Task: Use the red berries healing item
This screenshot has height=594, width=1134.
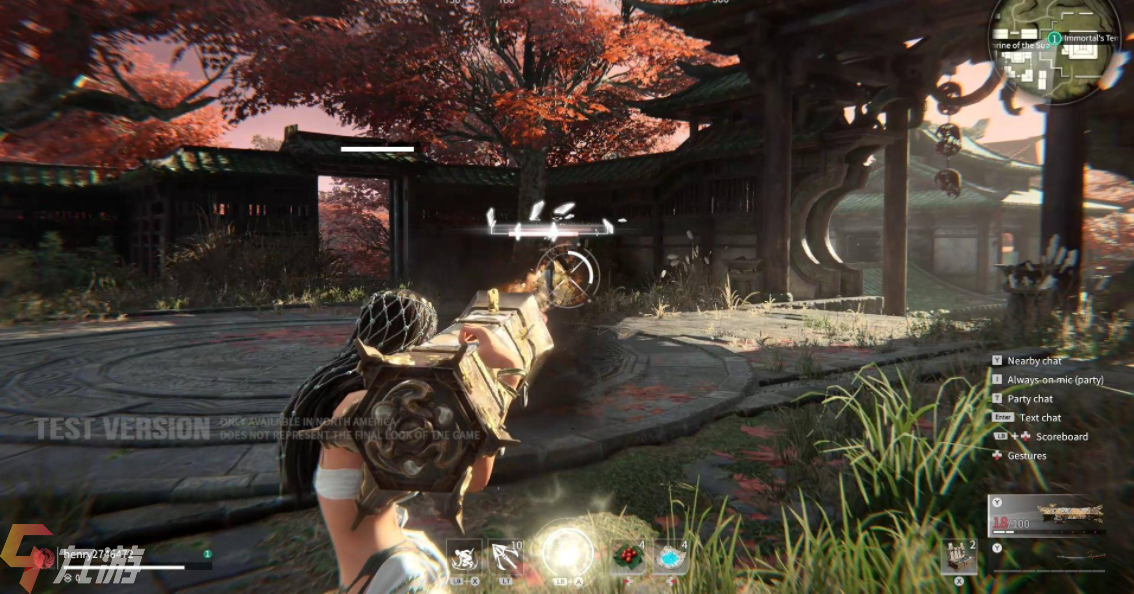Action: [626, 556]
